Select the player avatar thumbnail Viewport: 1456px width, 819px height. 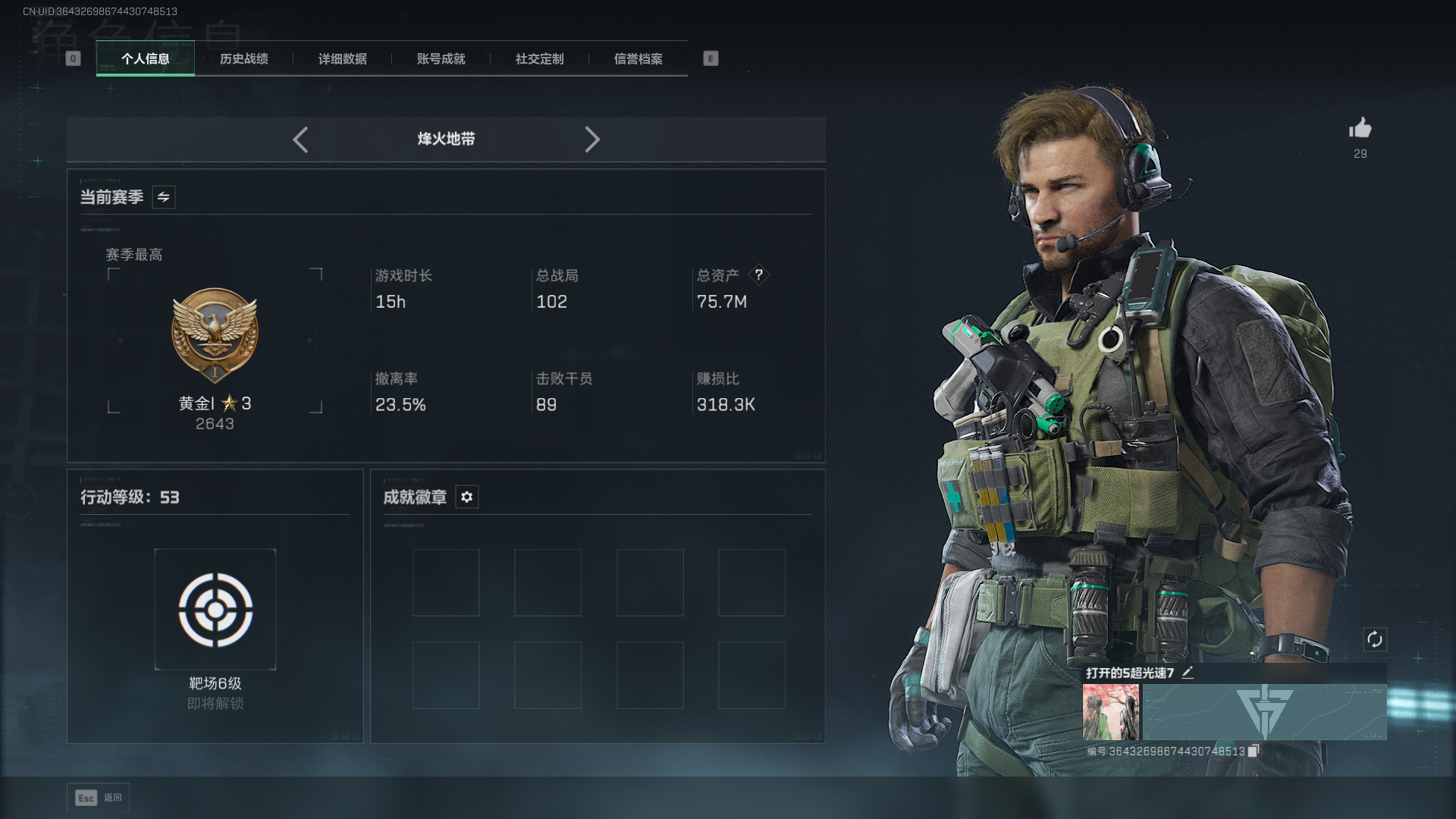tap(1110, 712)
